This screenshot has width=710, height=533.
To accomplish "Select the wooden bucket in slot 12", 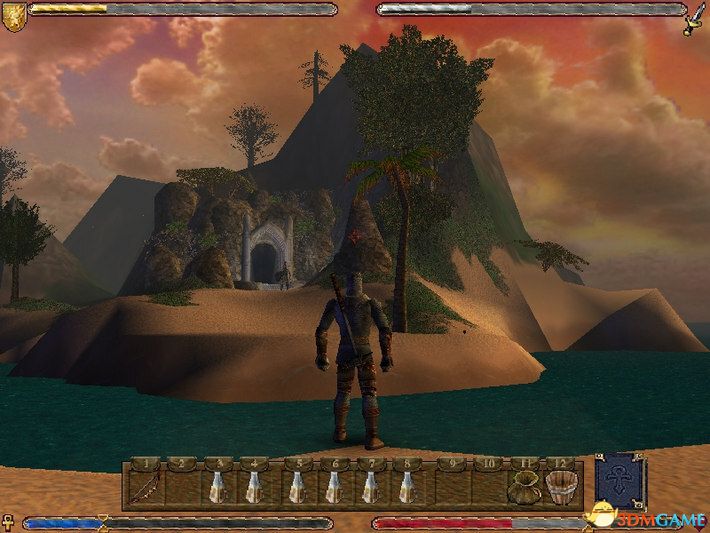I will (x=563, y=487).
